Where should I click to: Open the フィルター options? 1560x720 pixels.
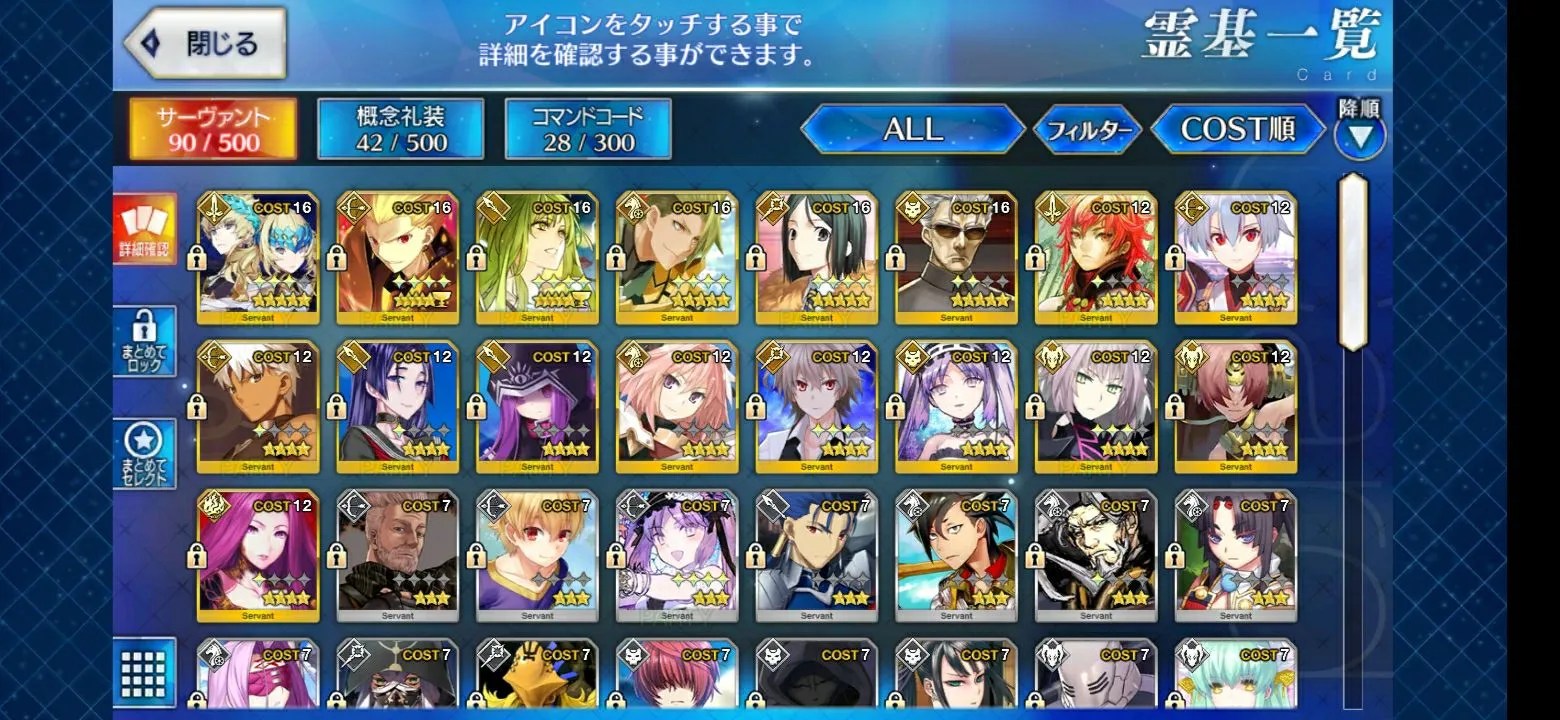1087,130
